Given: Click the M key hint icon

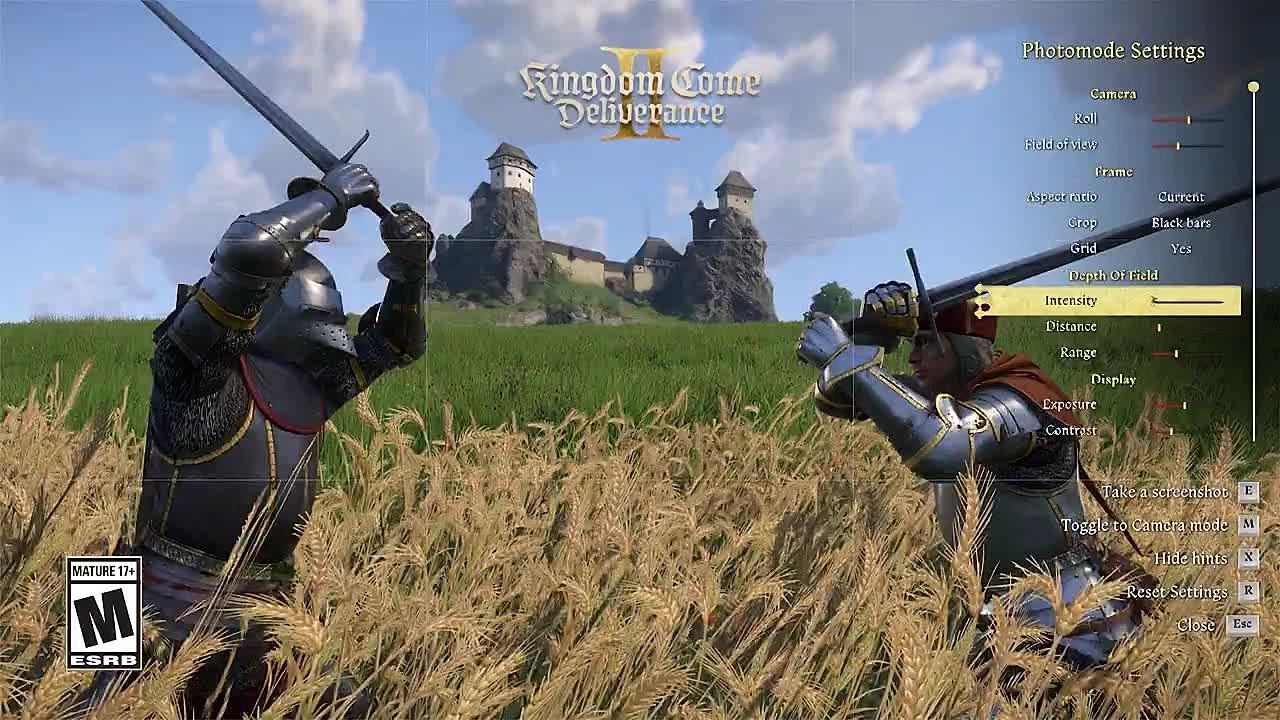Looking at the screenshot, I should [x=1247, y=524].
